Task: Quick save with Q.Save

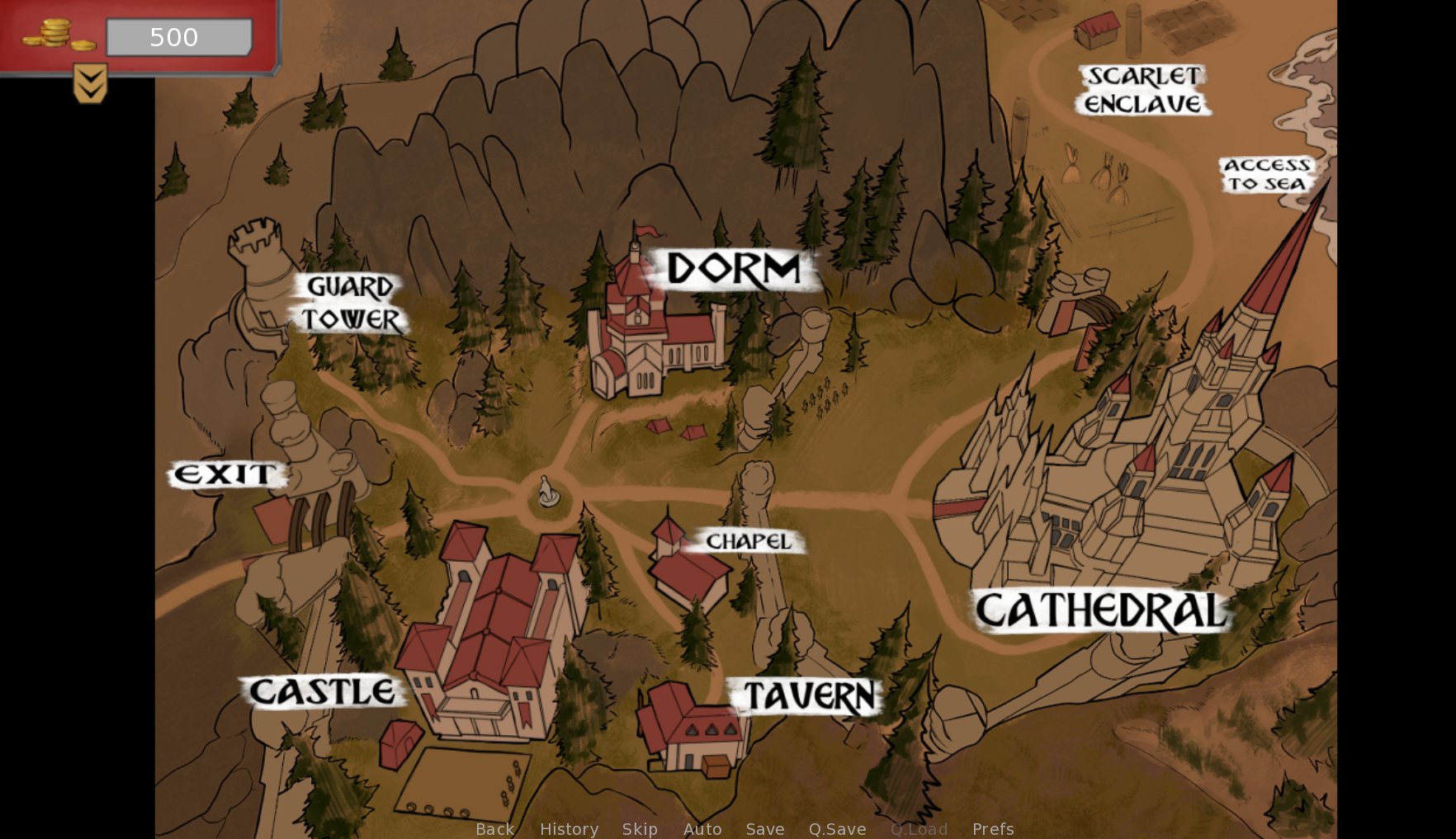Action: tap(837, 828)
